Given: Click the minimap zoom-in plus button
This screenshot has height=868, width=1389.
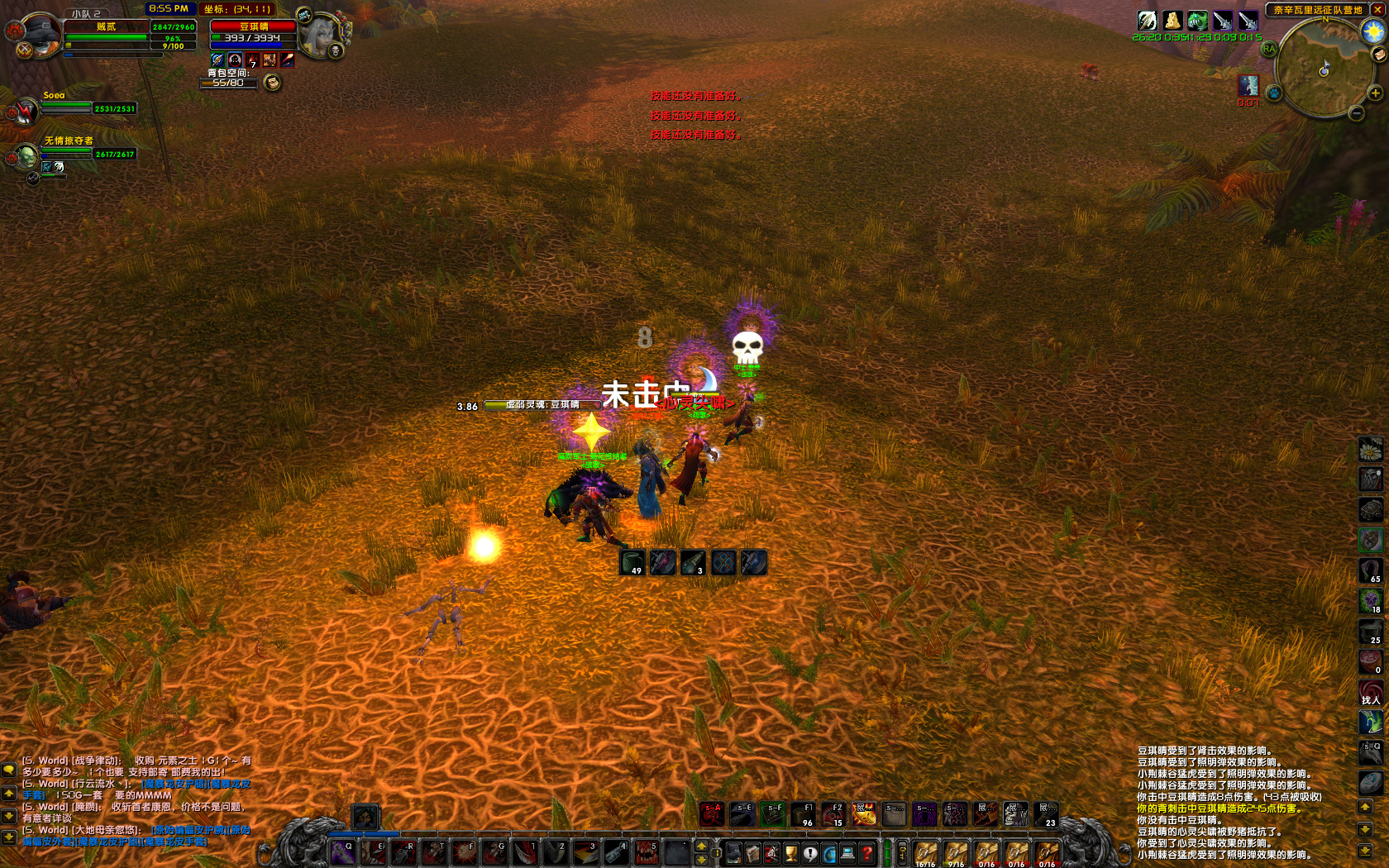Looking at the screenshot, I should 1376,93.
